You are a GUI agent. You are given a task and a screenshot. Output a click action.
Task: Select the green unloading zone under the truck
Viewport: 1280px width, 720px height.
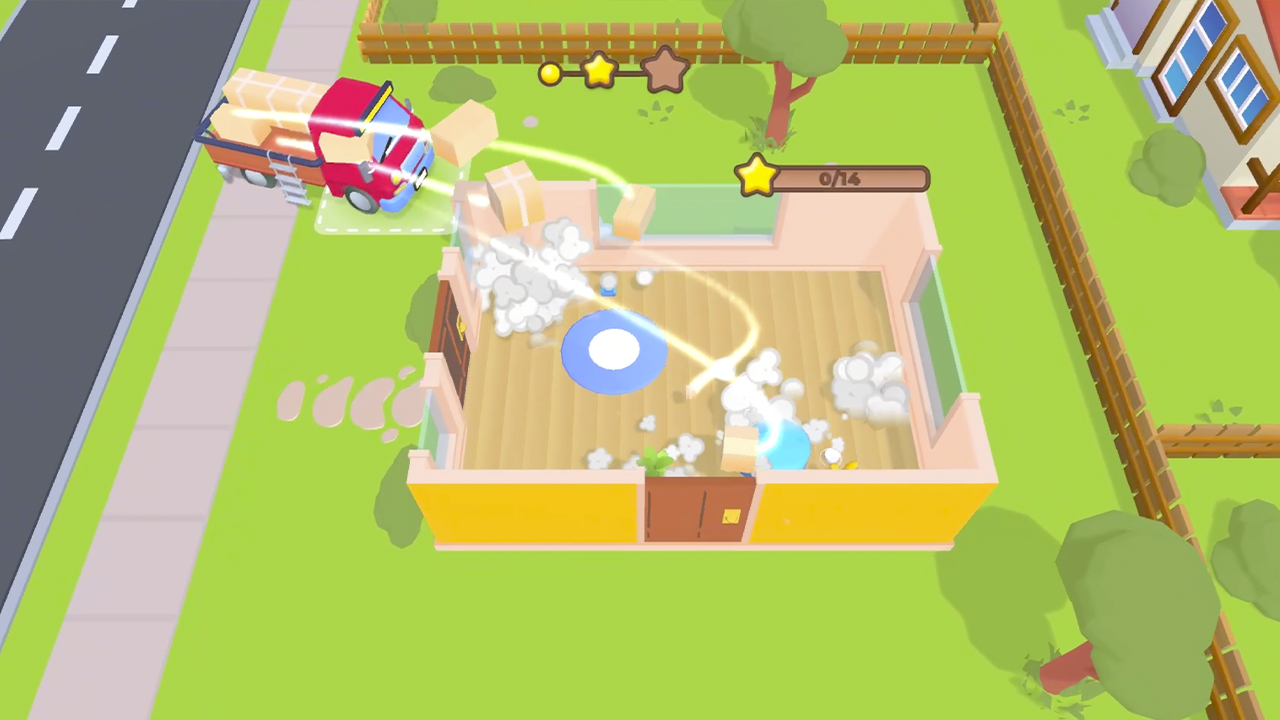coord(385,220)
